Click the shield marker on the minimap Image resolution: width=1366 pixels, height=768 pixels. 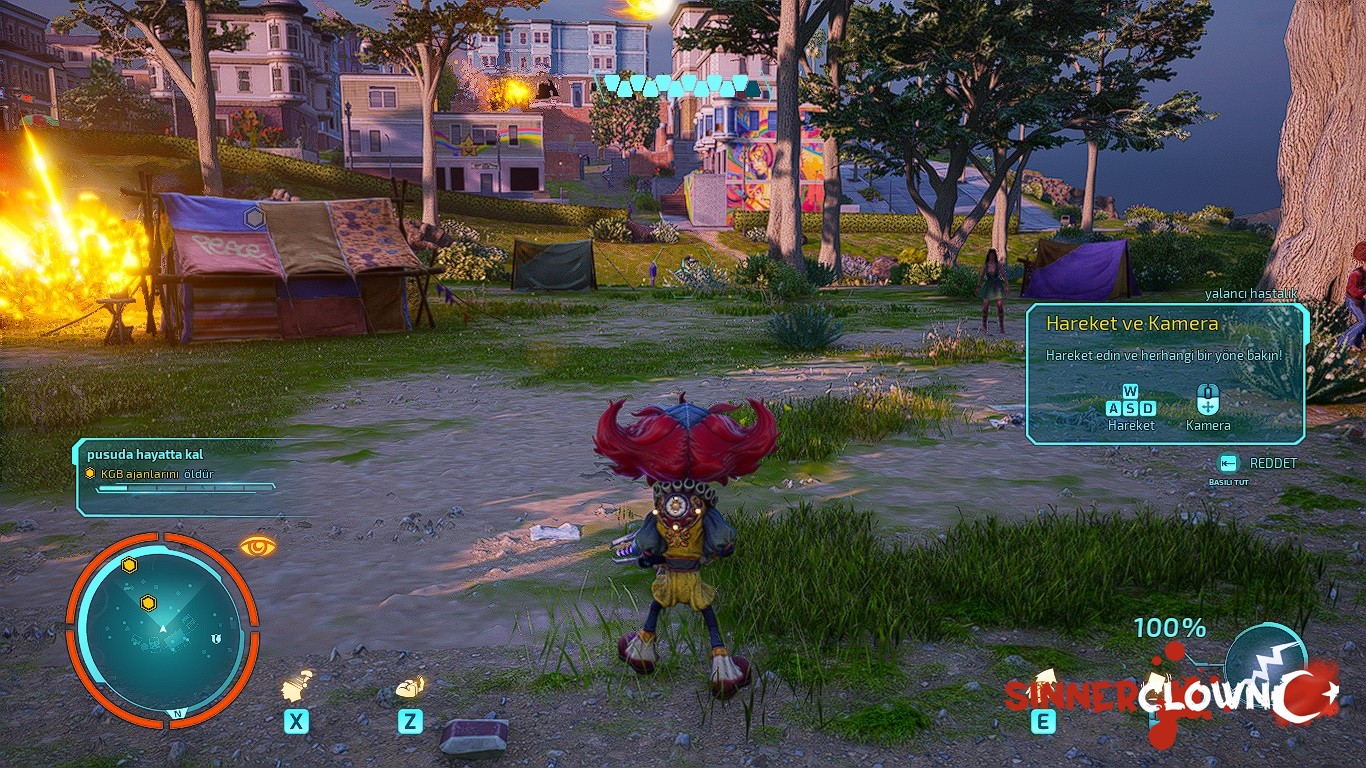click(x=216, y=638)
